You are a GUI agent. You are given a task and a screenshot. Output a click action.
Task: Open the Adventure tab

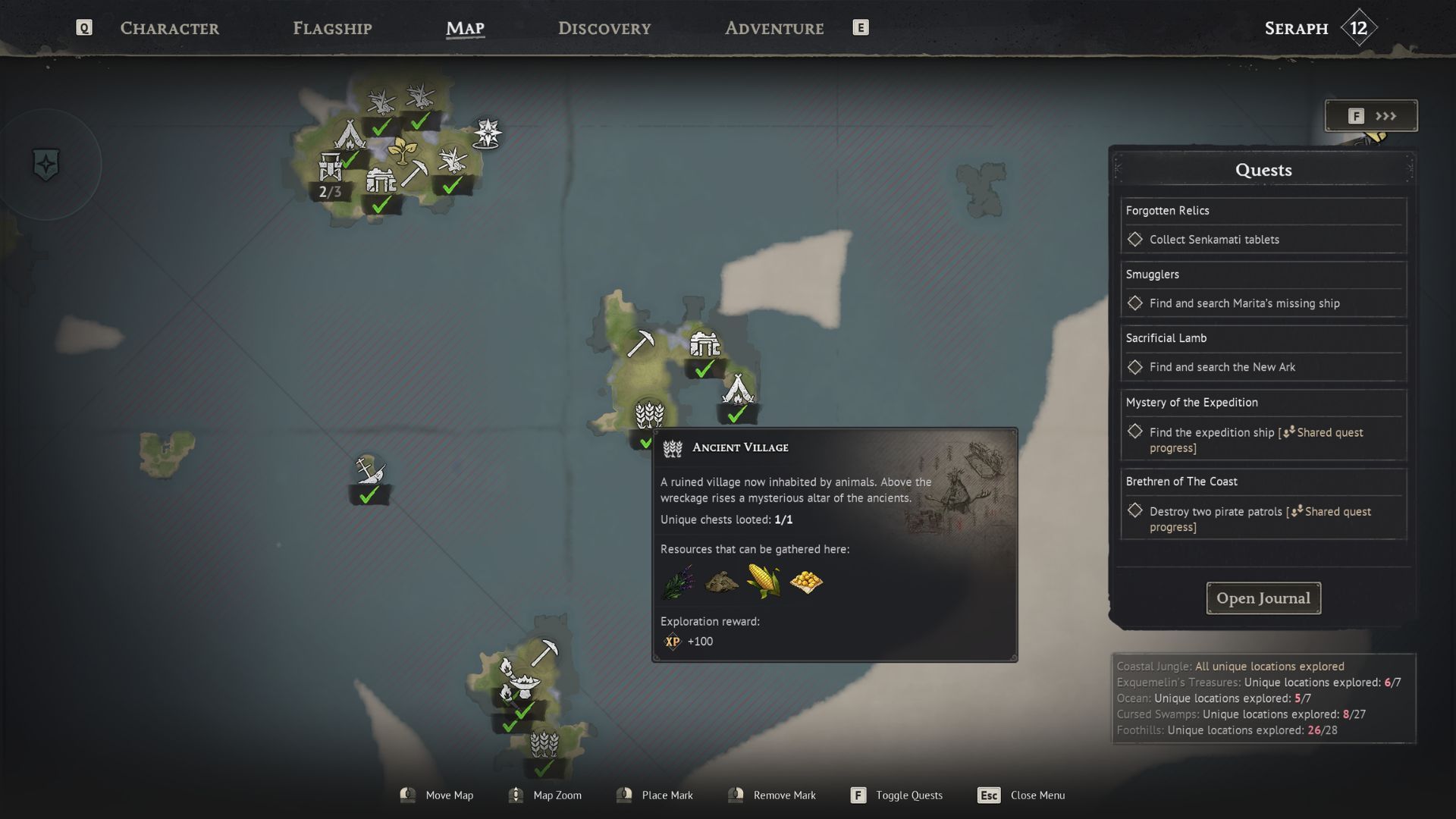click(x=774, y=29)
